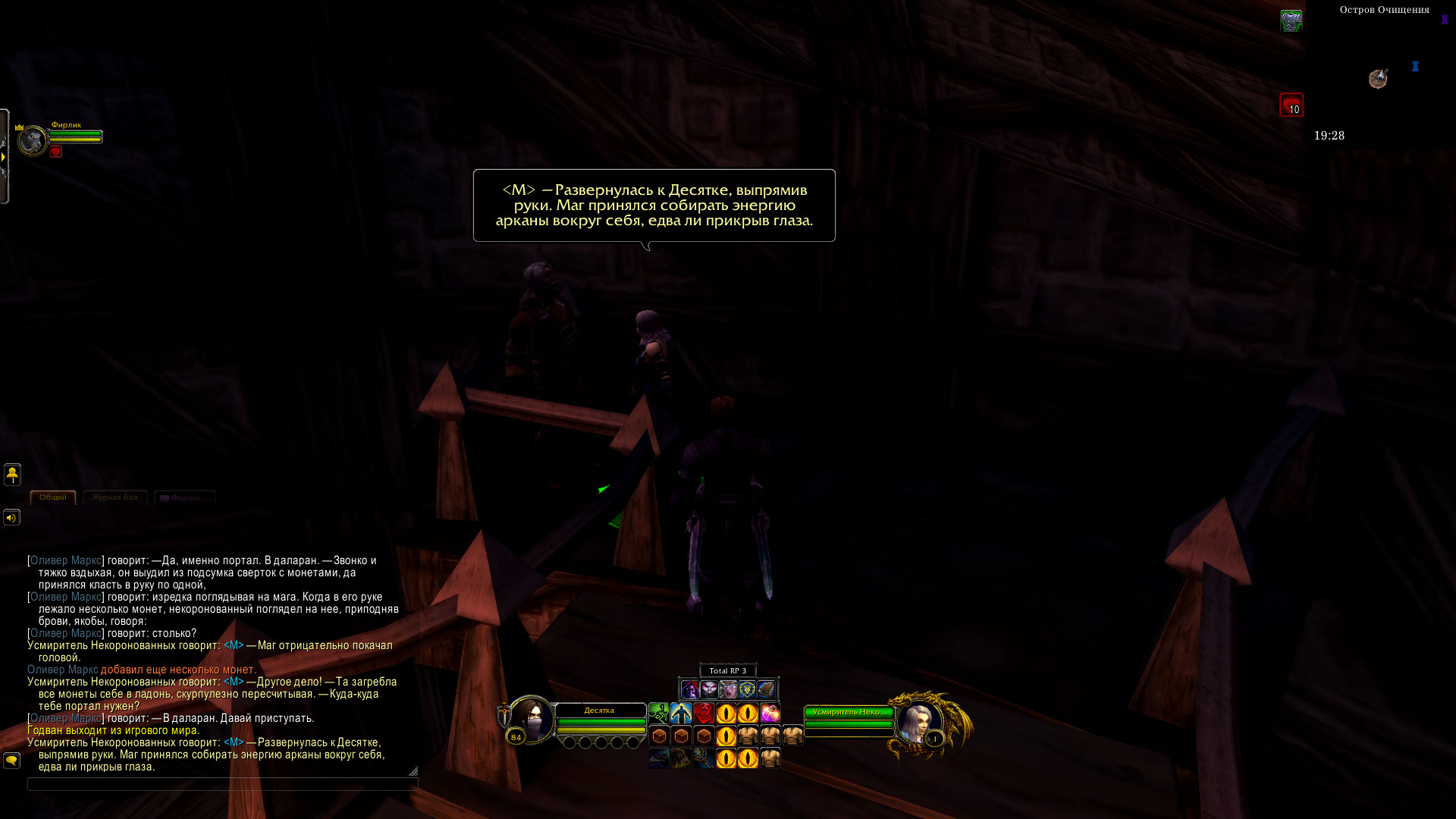Expand the side panel arrow tab

(x=4, y=157)
